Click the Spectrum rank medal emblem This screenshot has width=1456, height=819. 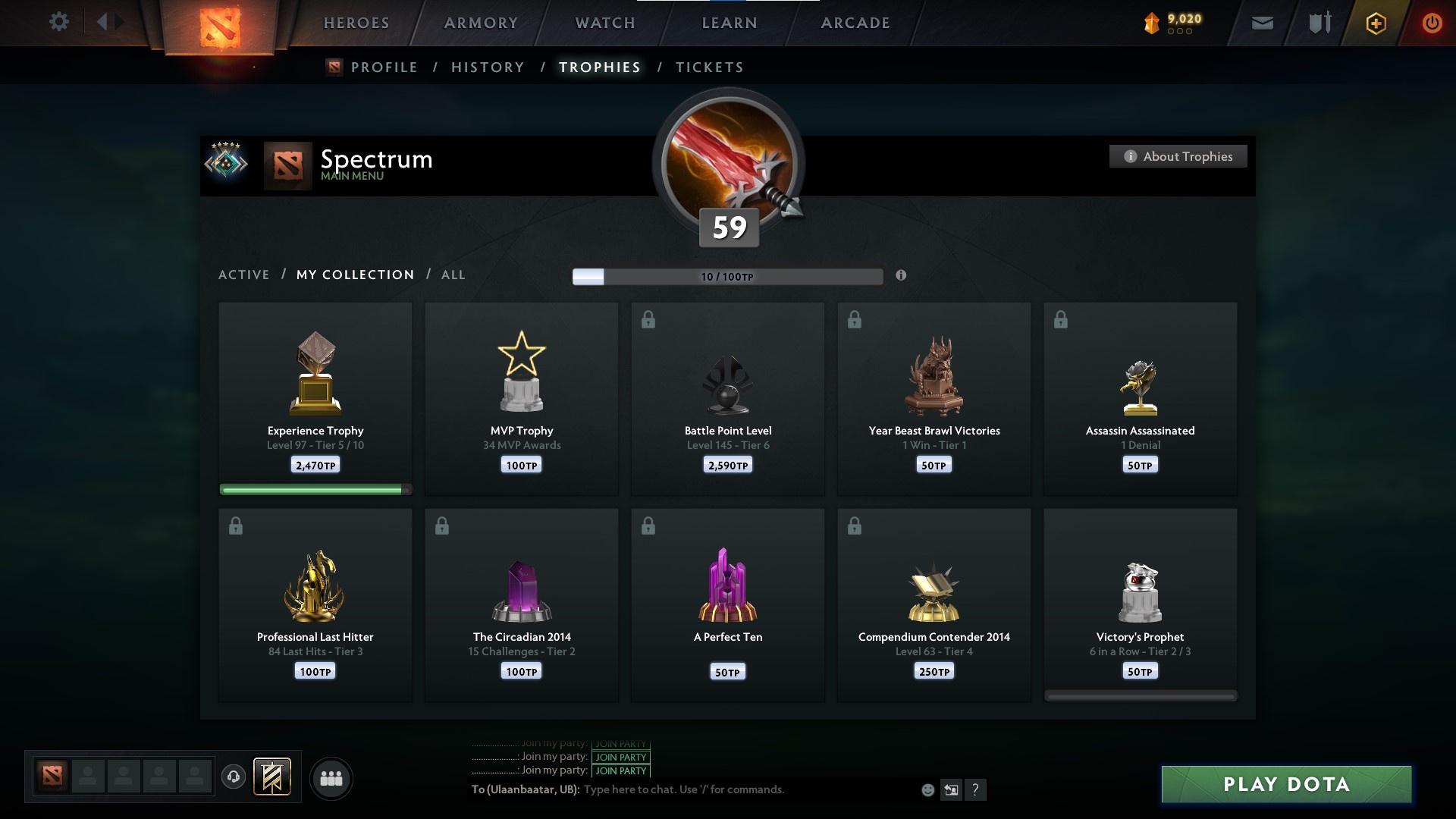coord(227,162)
